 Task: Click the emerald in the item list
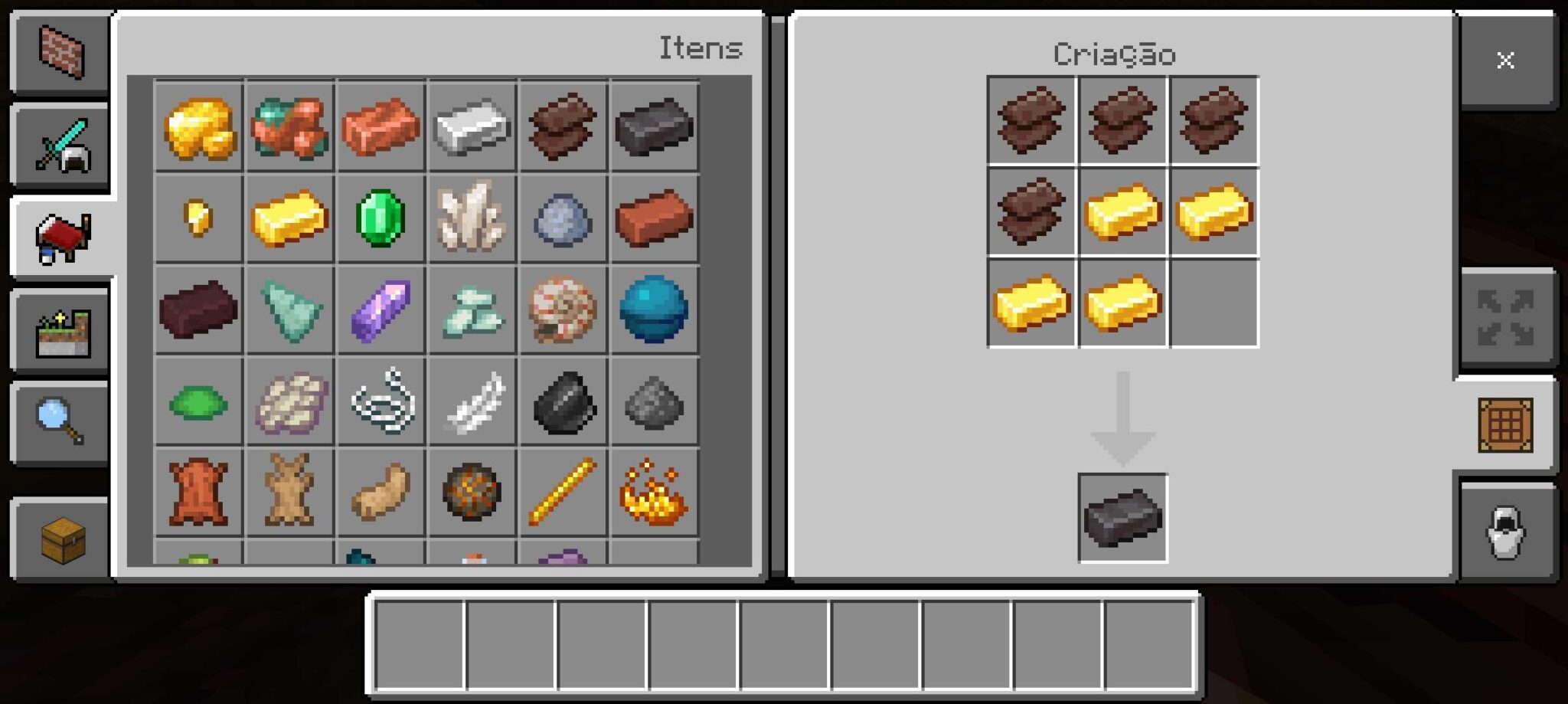point(381,221)
